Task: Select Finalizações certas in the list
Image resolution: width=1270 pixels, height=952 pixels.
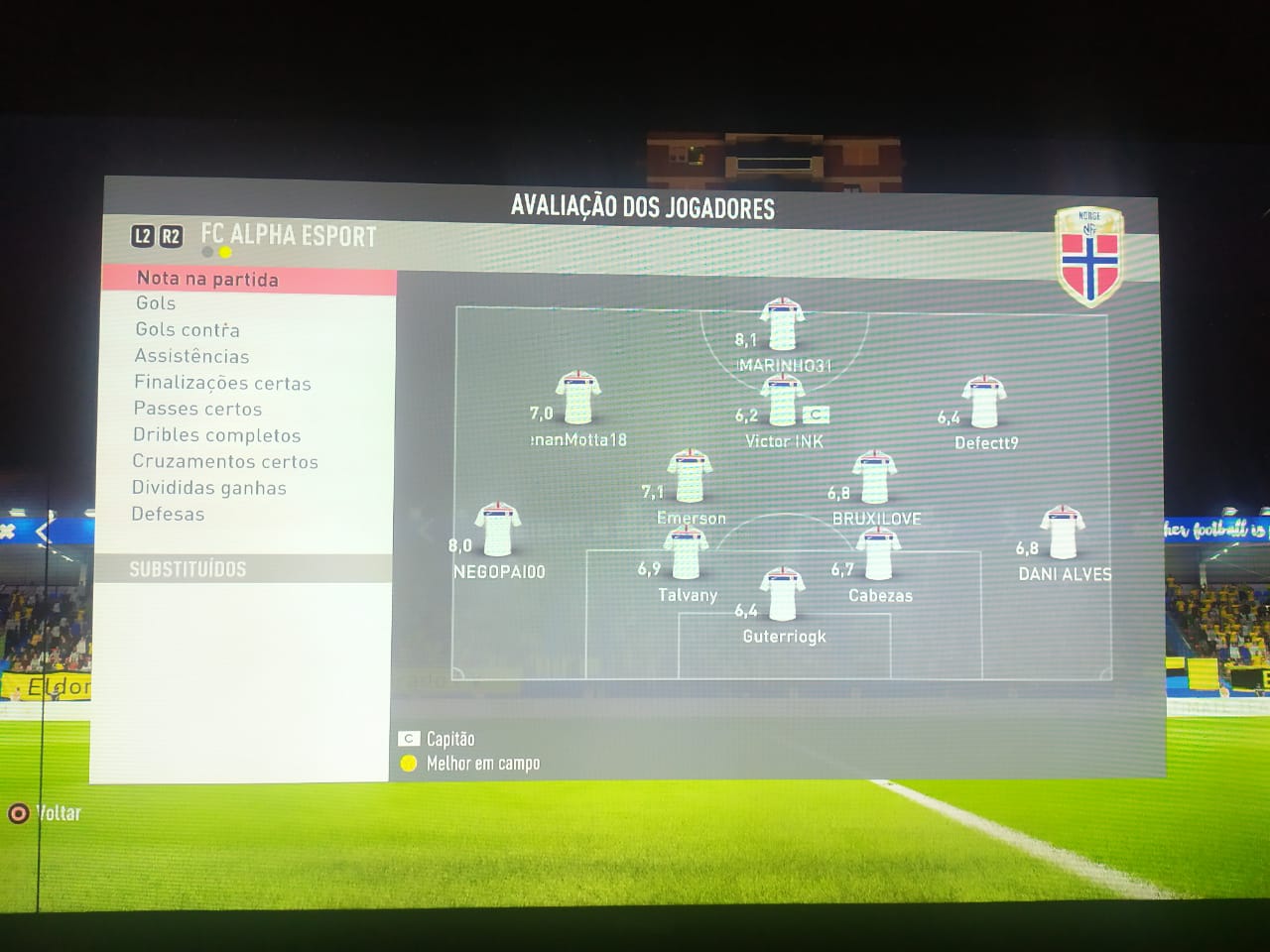Action: pos(222,383)
